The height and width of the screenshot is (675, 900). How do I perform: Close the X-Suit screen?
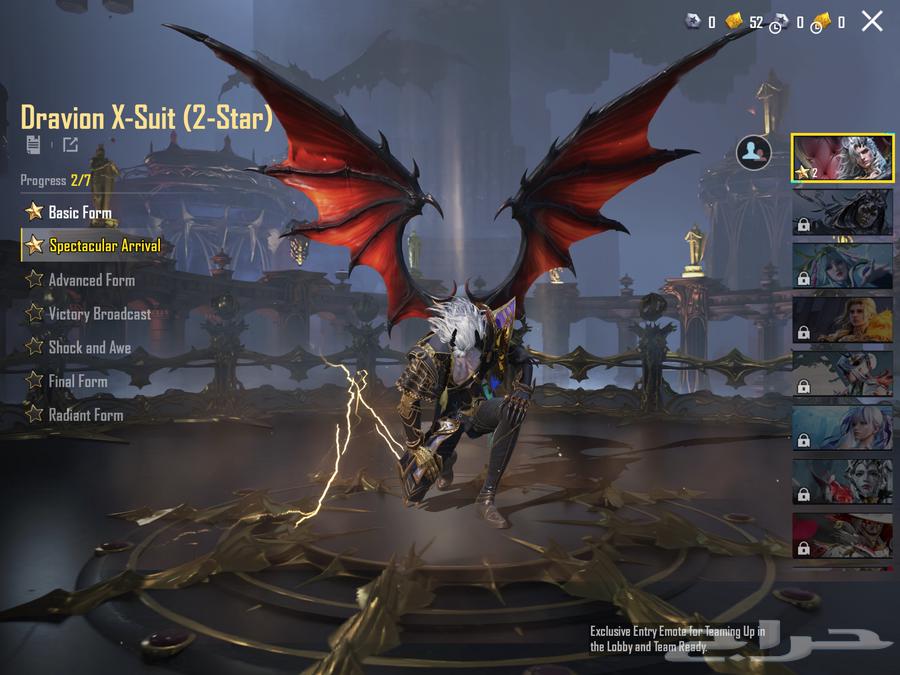[872, 21]
